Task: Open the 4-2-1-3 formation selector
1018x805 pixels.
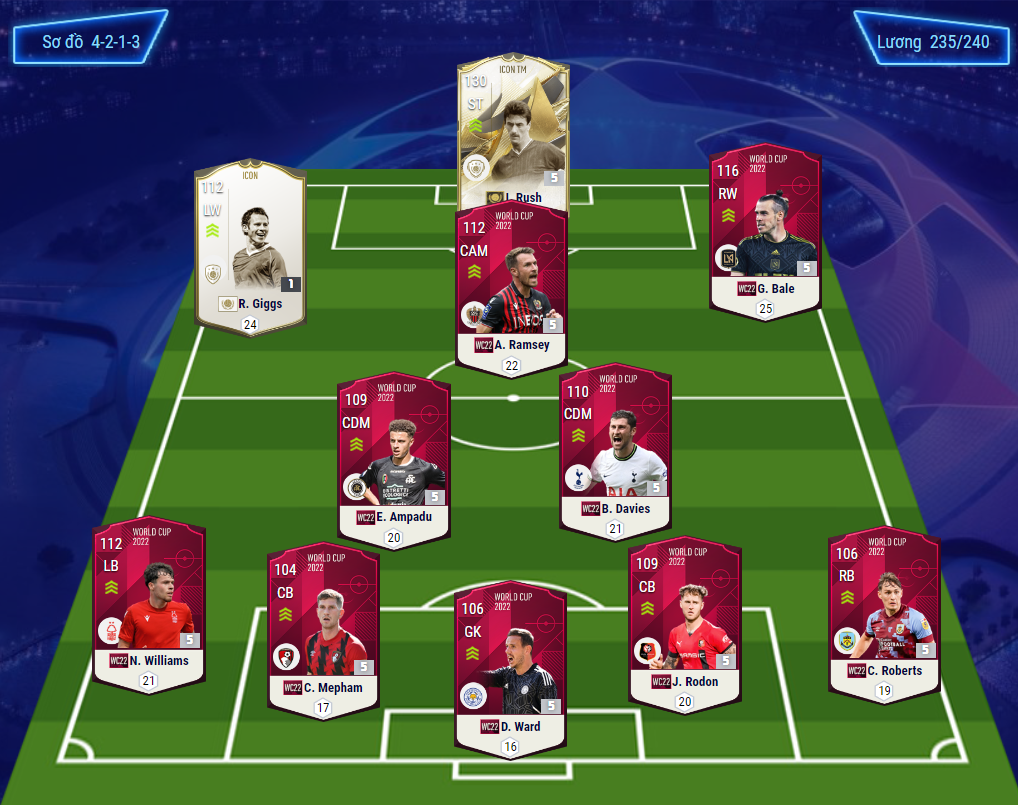Action: pos(90,43)
